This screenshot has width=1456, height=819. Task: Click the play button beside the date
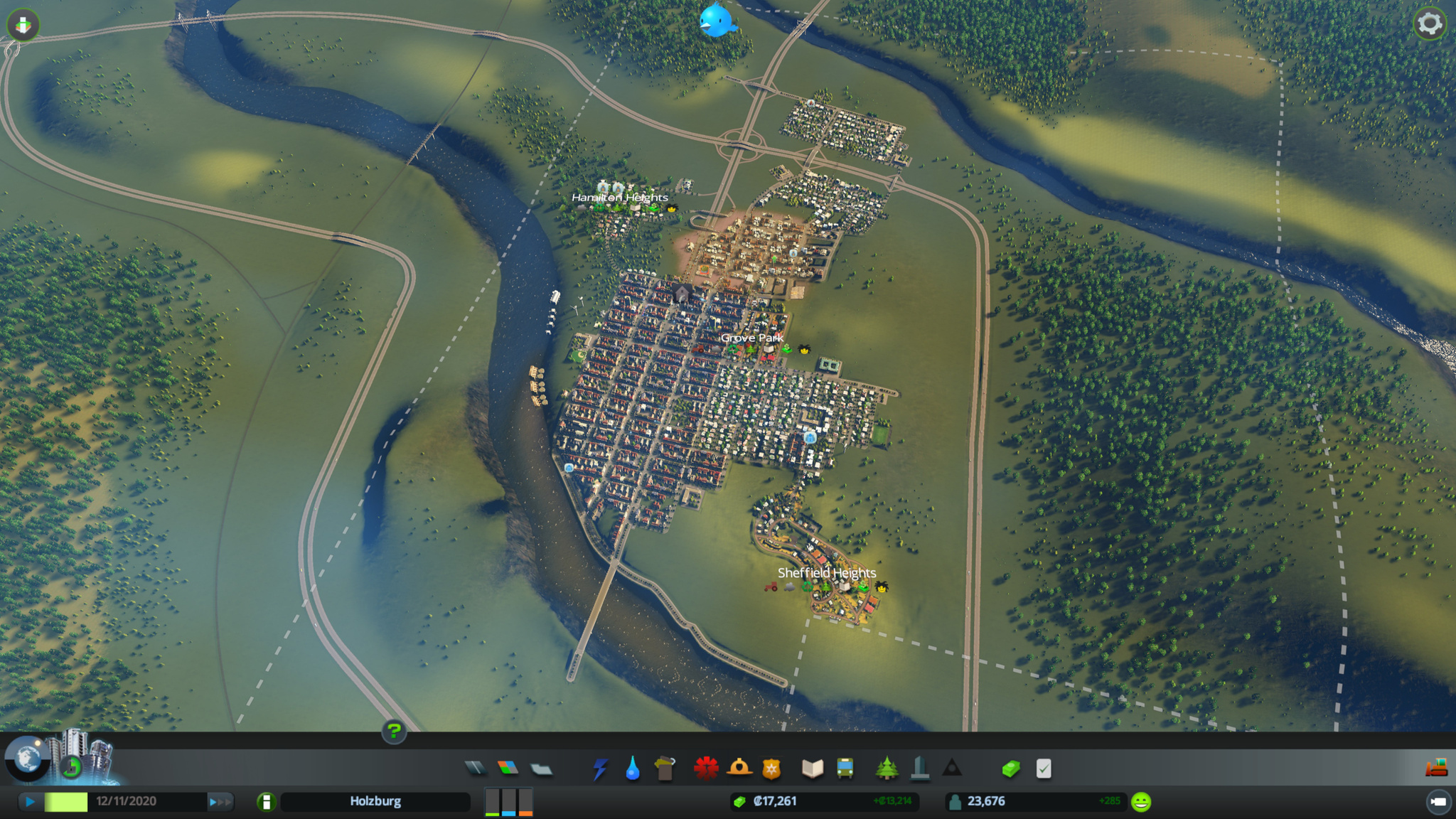30,801
